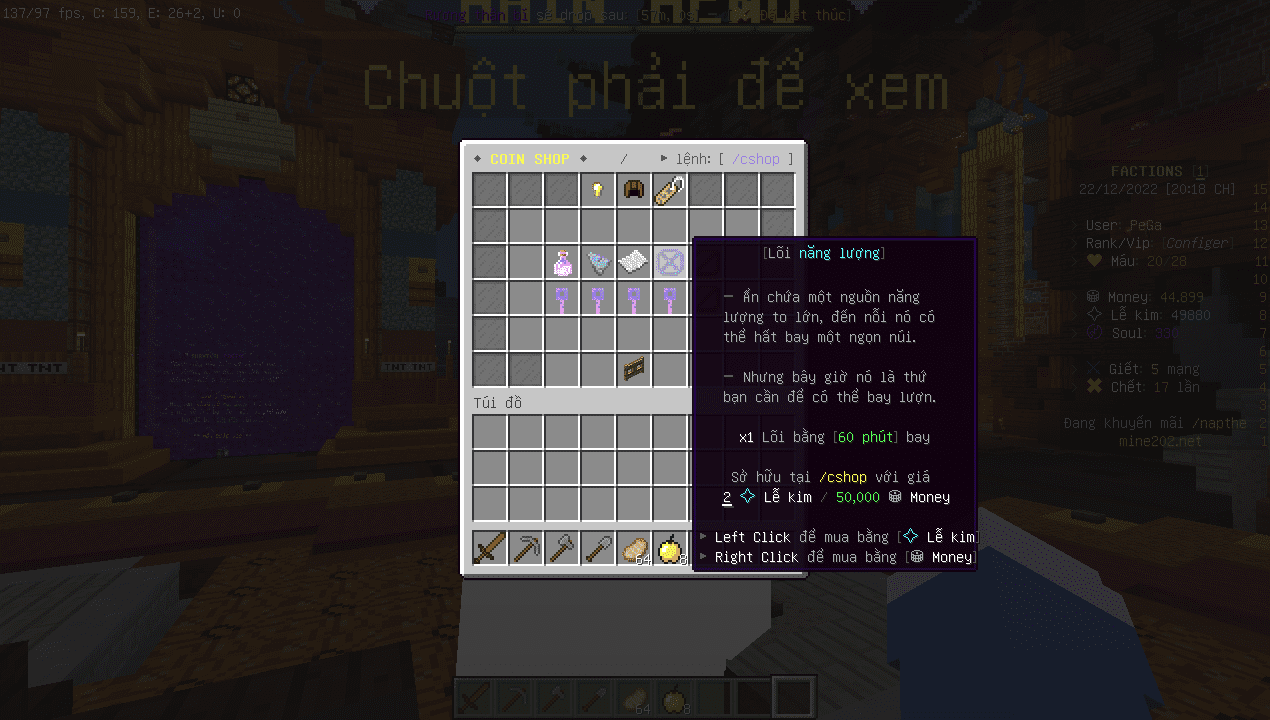This screenshot has height=720, width=1270.
Task: Choose the brown leather armor item
Action: pos(633,190)
